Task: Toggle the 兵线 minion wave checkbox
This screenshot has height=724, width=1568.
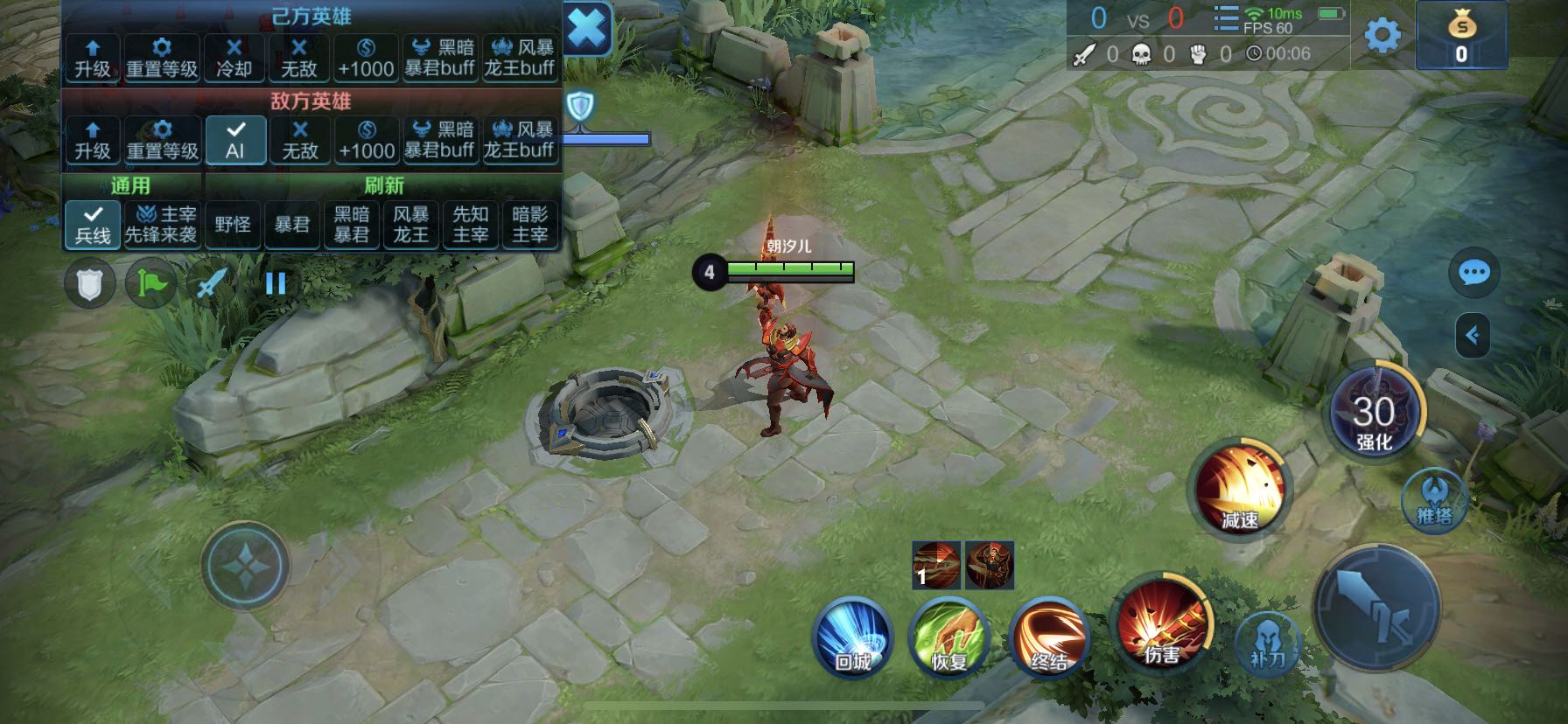Action: pos(92,224)
